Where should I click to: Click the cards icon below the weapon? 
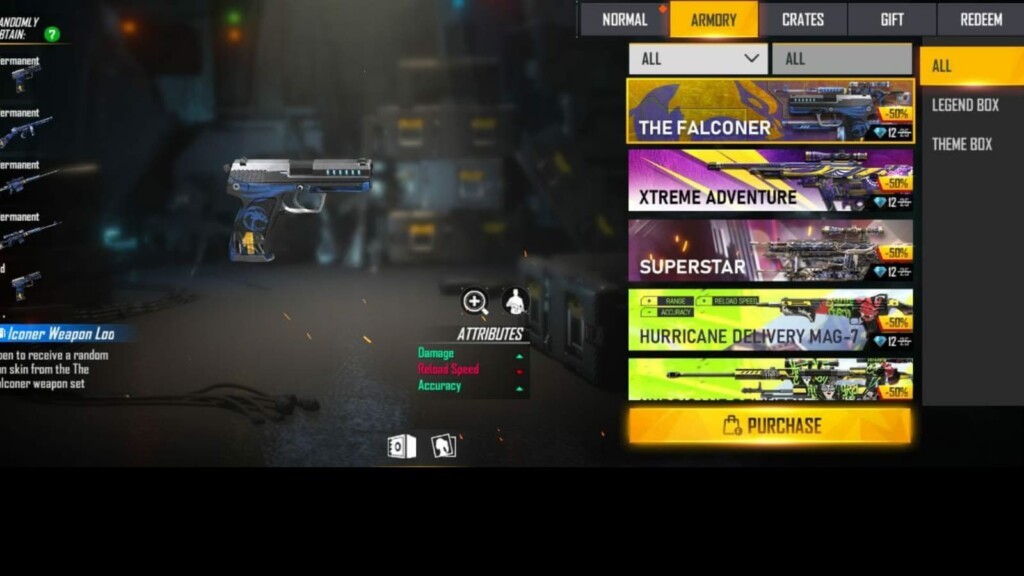443,446
